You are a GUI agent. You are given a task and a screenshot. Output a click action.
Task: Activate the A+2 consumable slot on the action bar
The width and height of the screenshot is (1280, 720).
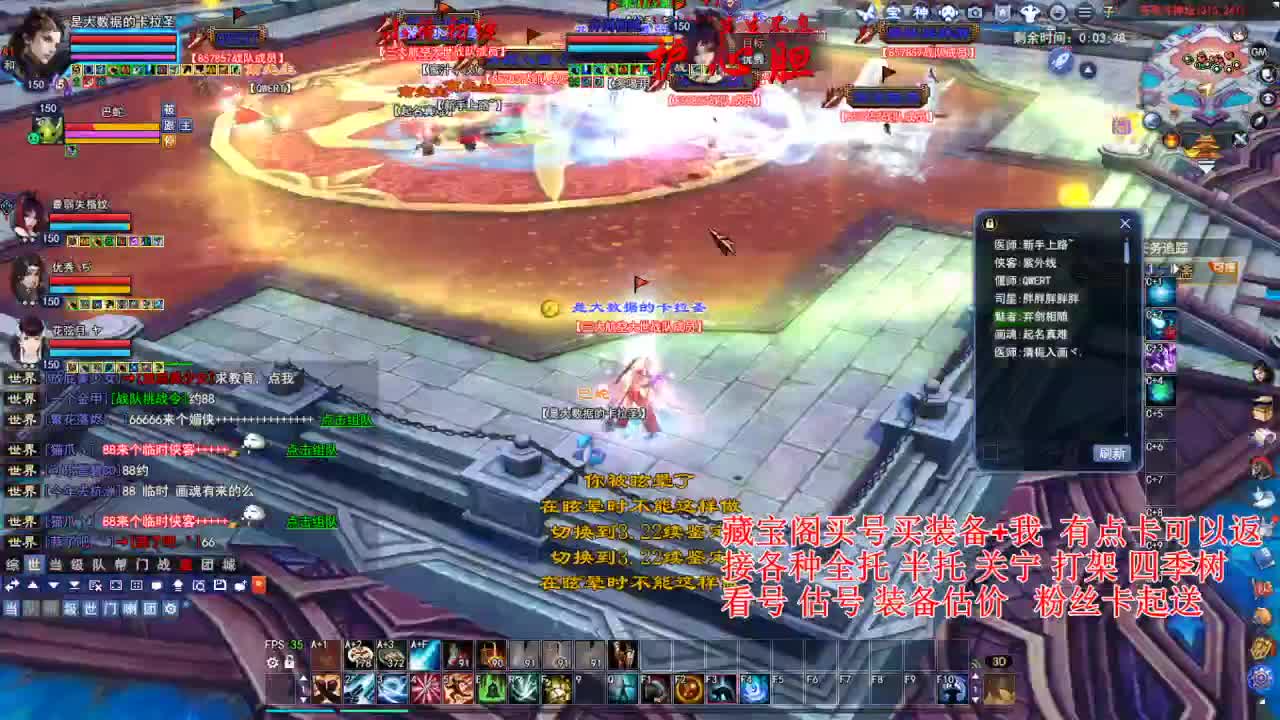coord(360,655)
